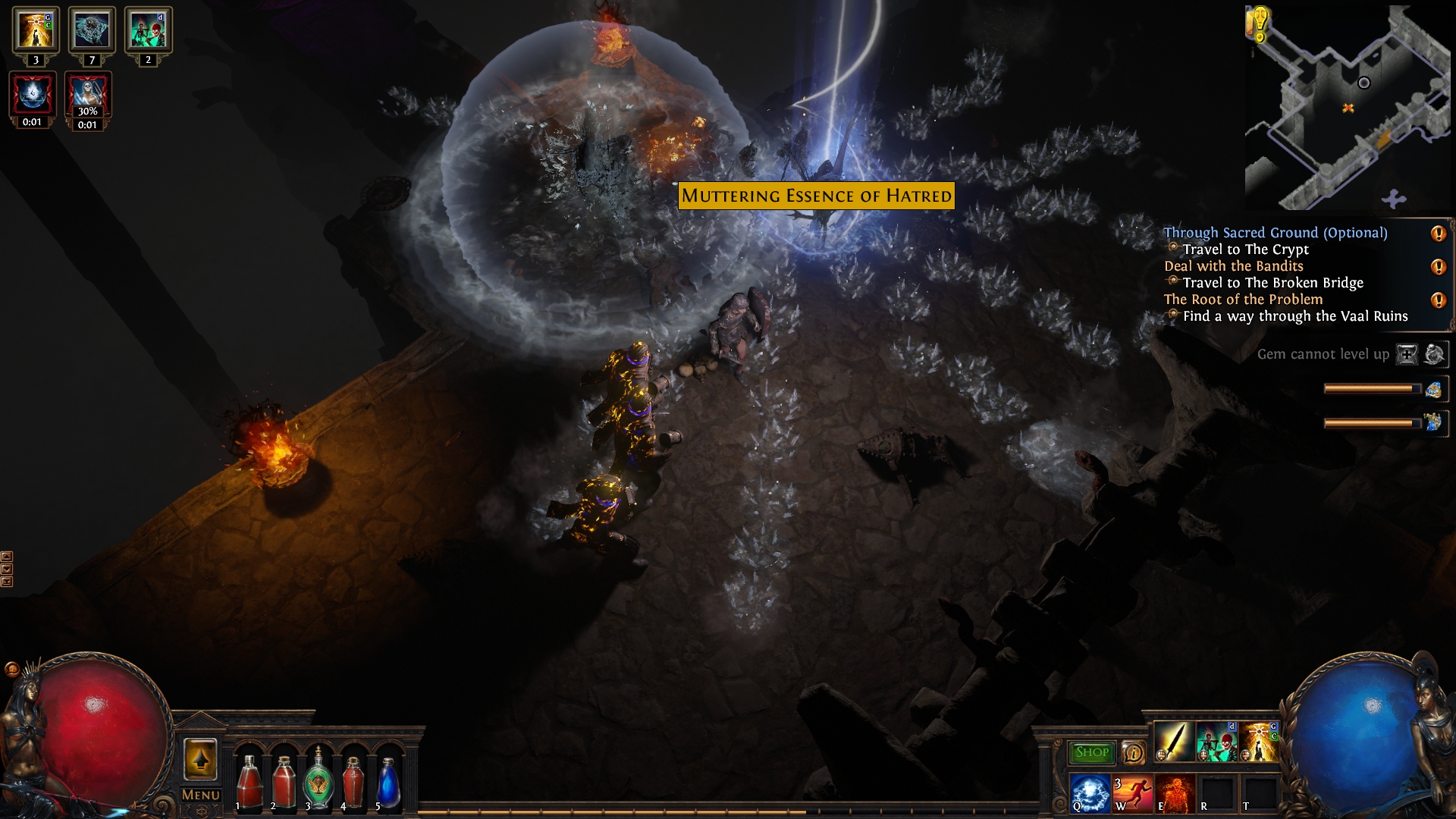This screenshot has width=1456, height=819.
Task: Drink the blue mana flask
Action: click(388, 781)
